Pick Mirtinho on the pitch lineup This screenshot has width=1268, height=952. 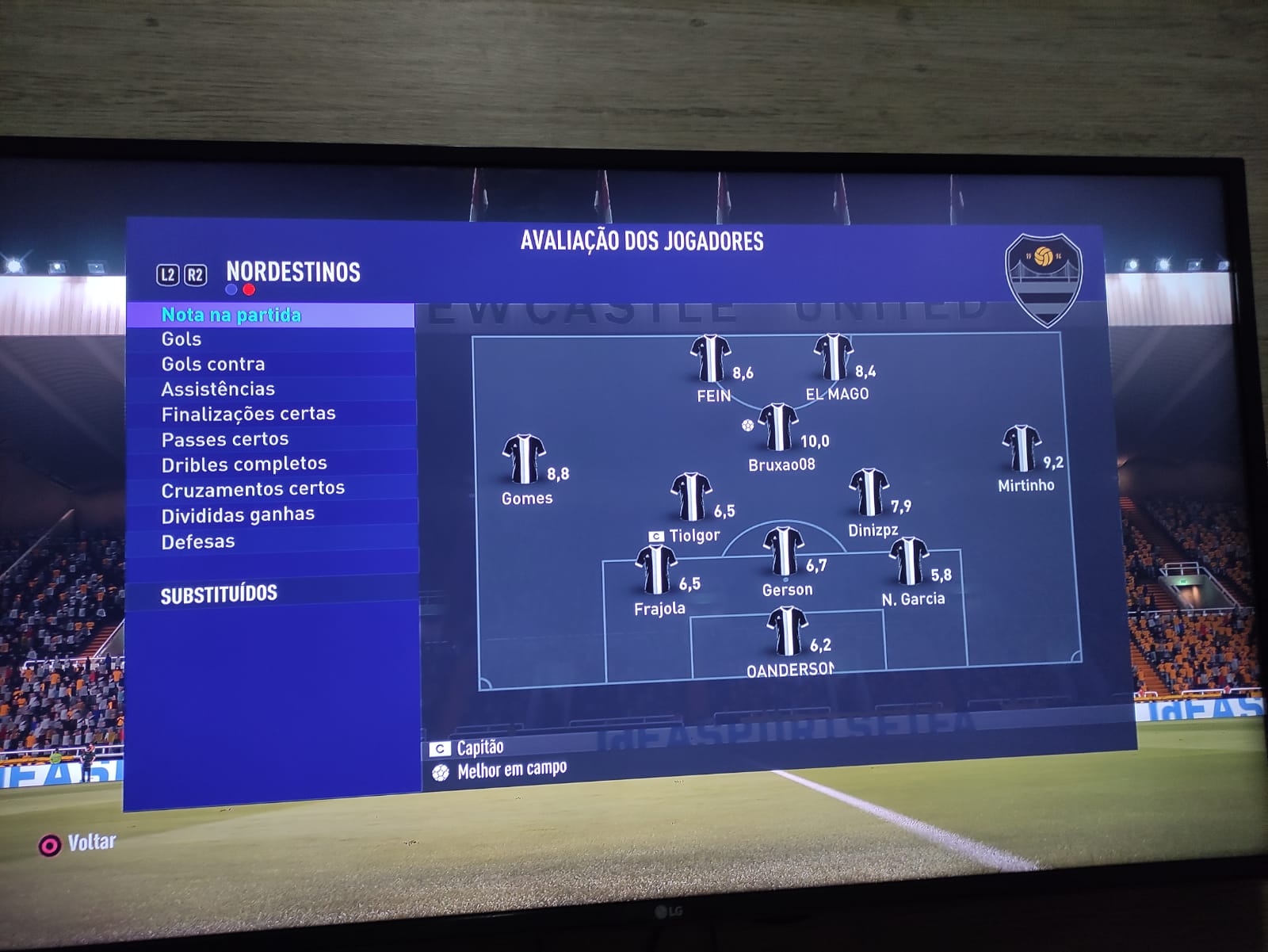coord(1022,449)
